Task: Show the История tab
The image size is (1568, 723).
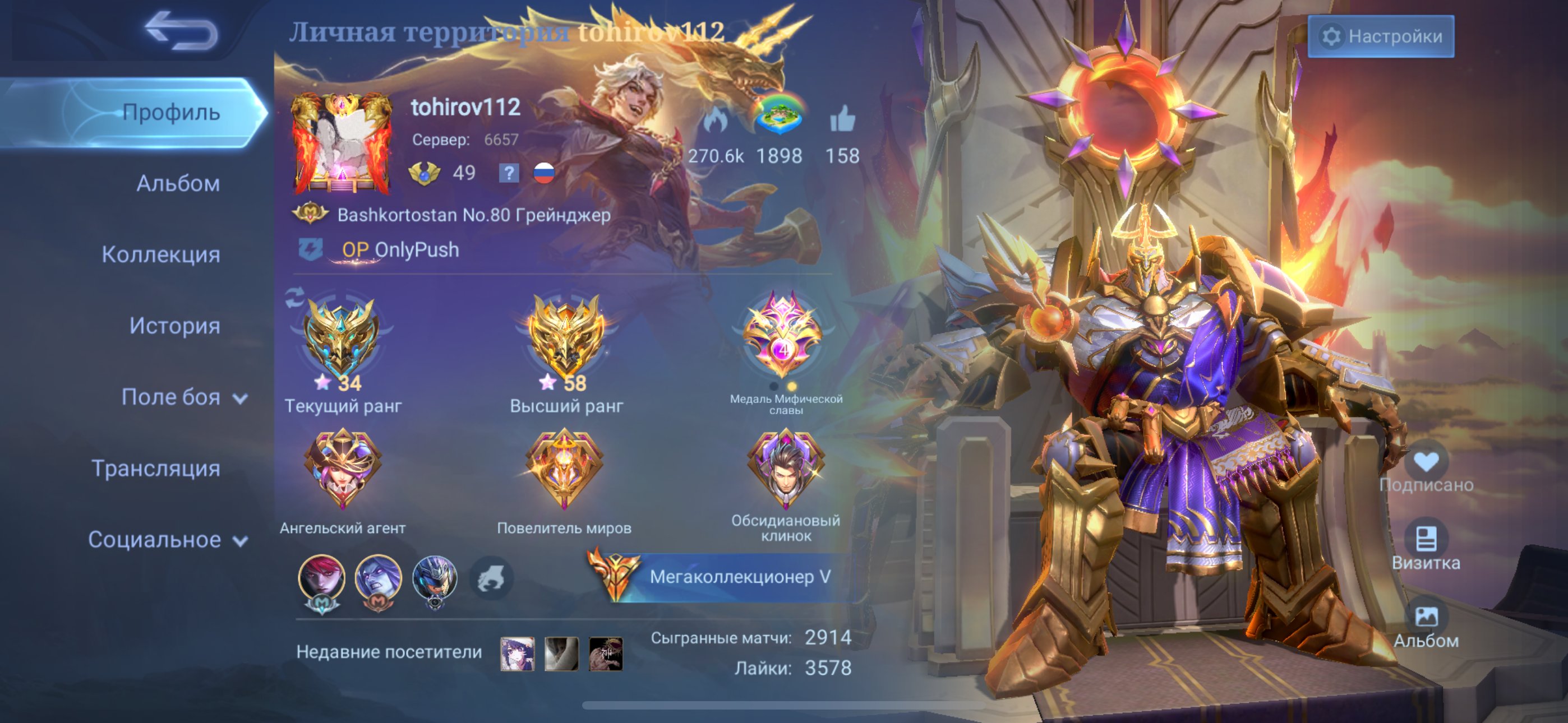Action: [174, 326]
